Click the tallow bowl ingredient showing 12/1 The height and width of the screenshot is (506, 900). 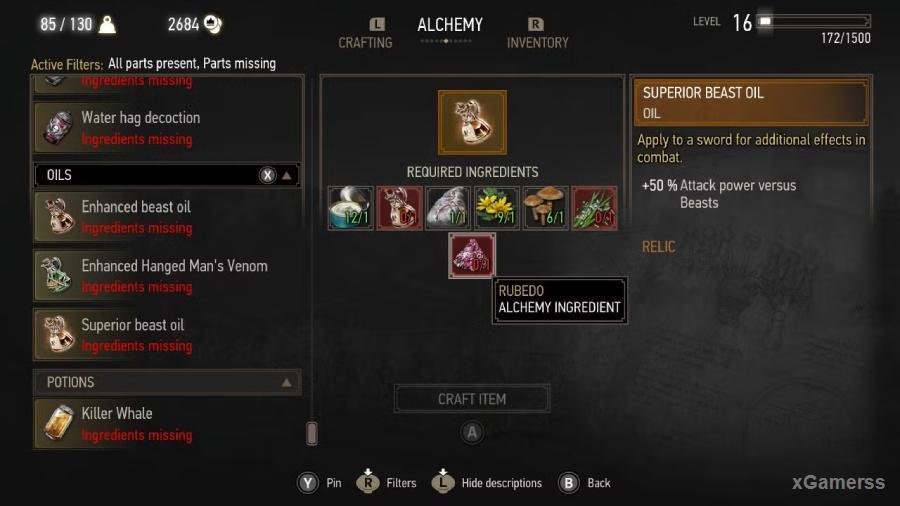[x=350, y=208]
